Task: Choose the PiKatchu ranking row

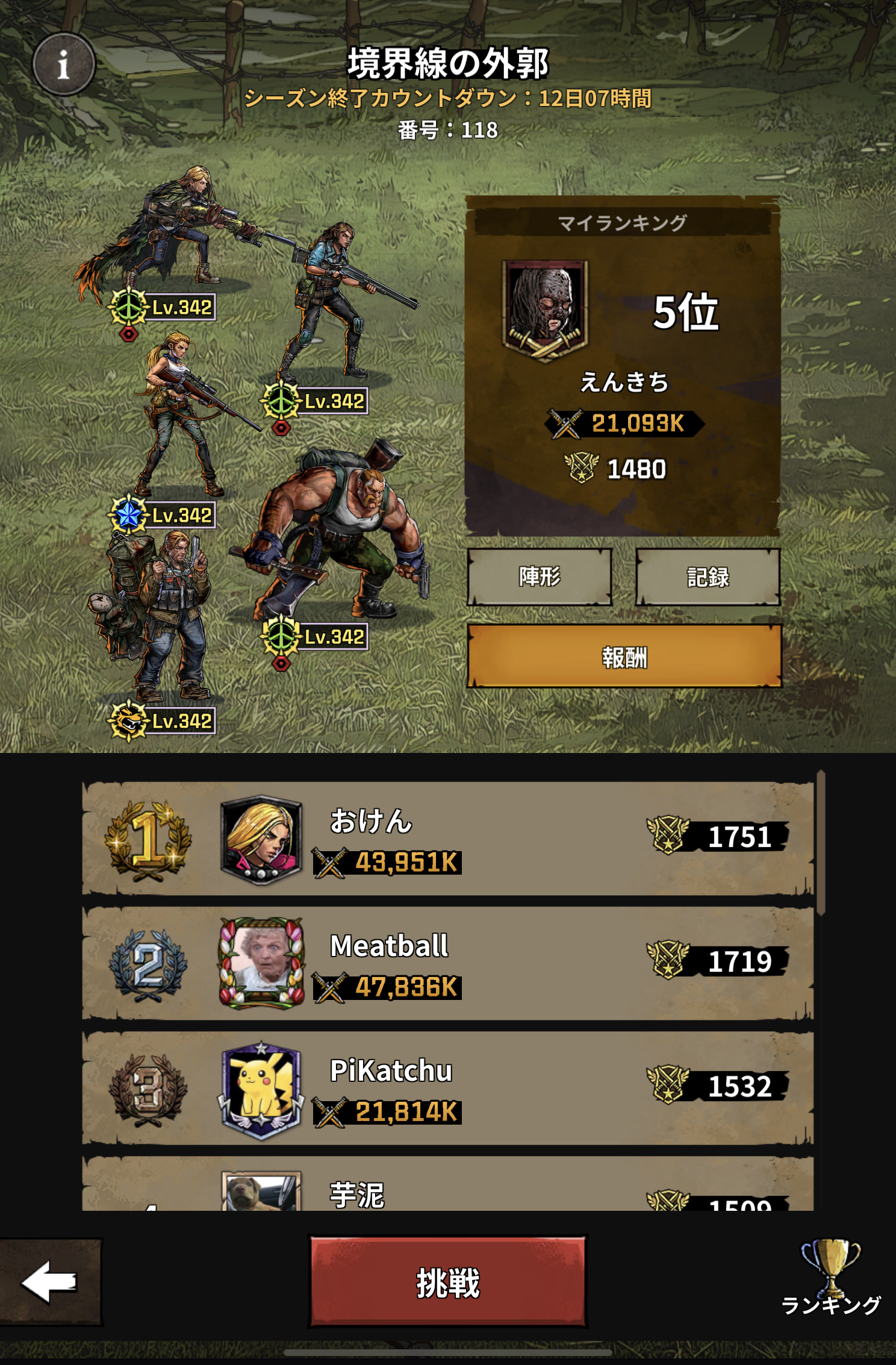Action: click(x=447, y=1087)
